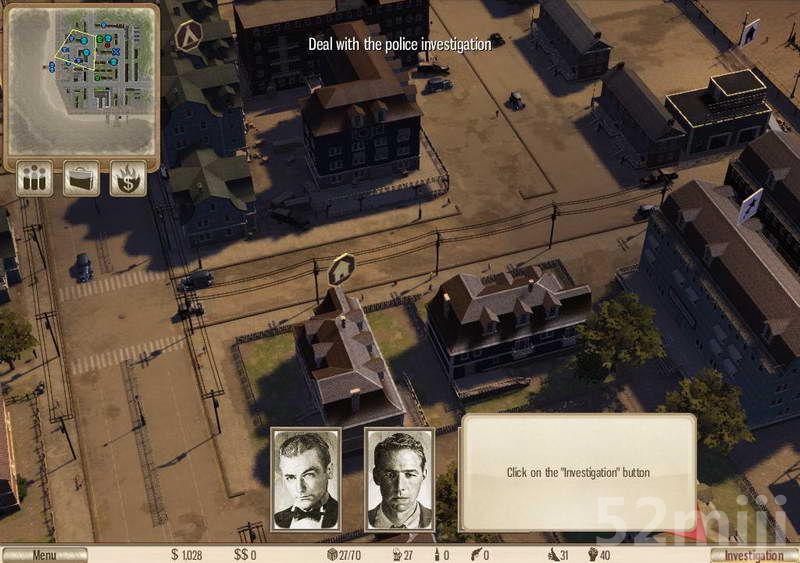Open the briefcase business icon

tap(81, 179)
